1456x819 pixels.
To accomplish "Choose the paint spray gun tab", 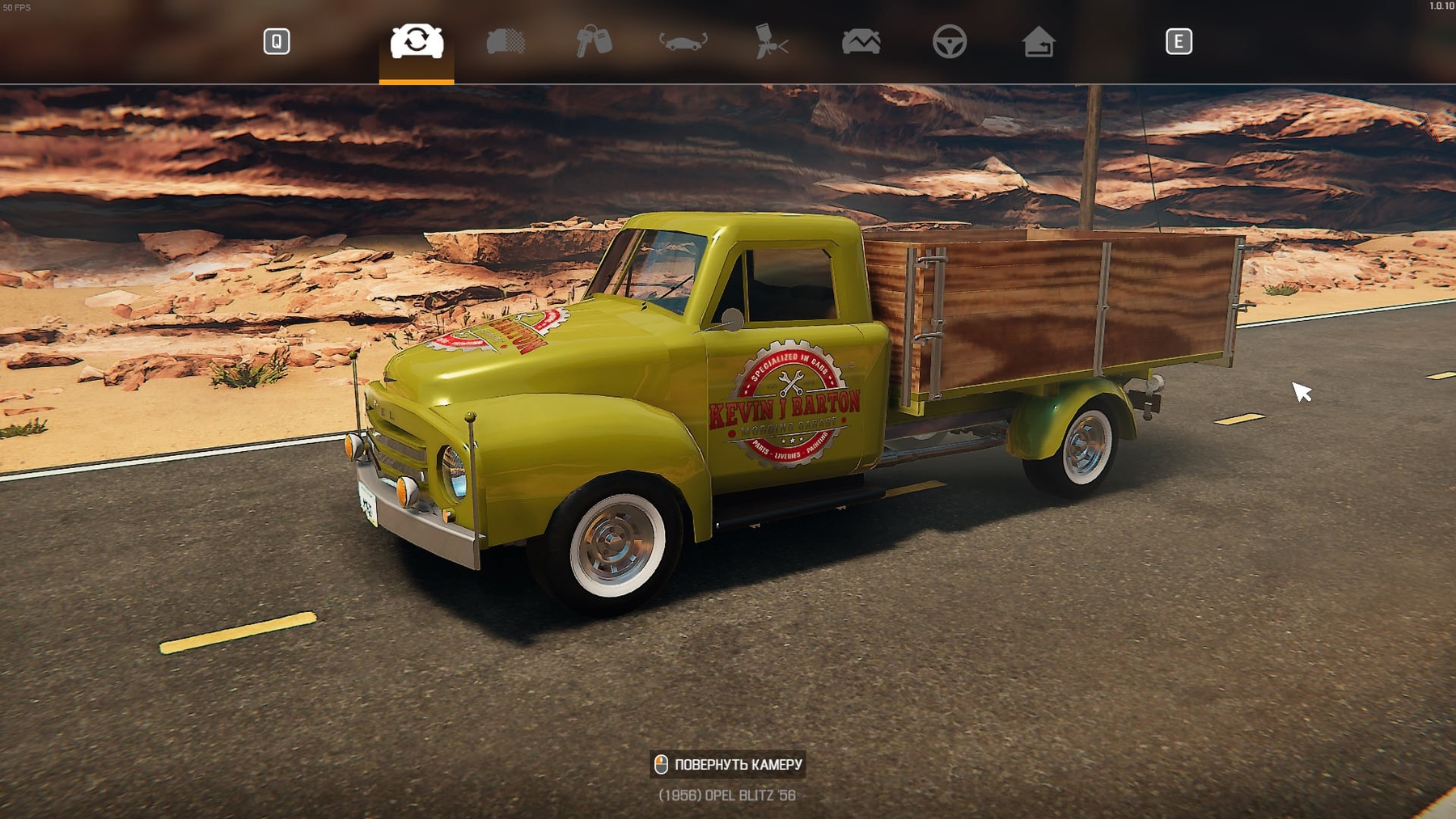I will 772,41.
